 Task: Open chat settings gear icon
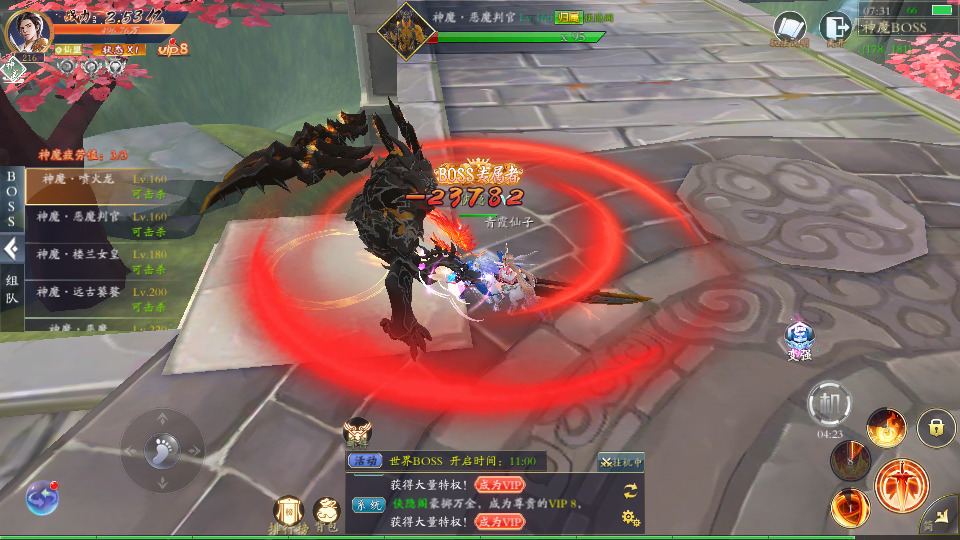click(x=630, y=517)
